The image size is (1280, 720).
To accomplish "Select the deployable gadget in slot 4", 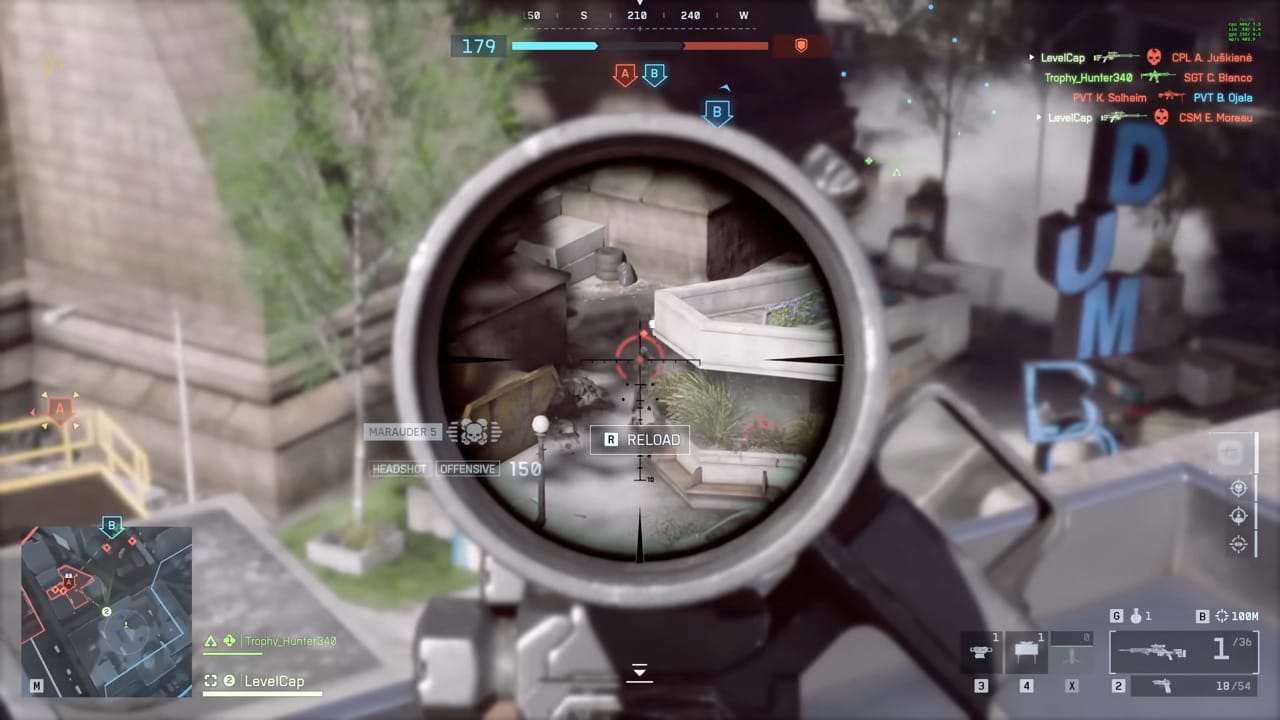I will tap(1026, 653).
